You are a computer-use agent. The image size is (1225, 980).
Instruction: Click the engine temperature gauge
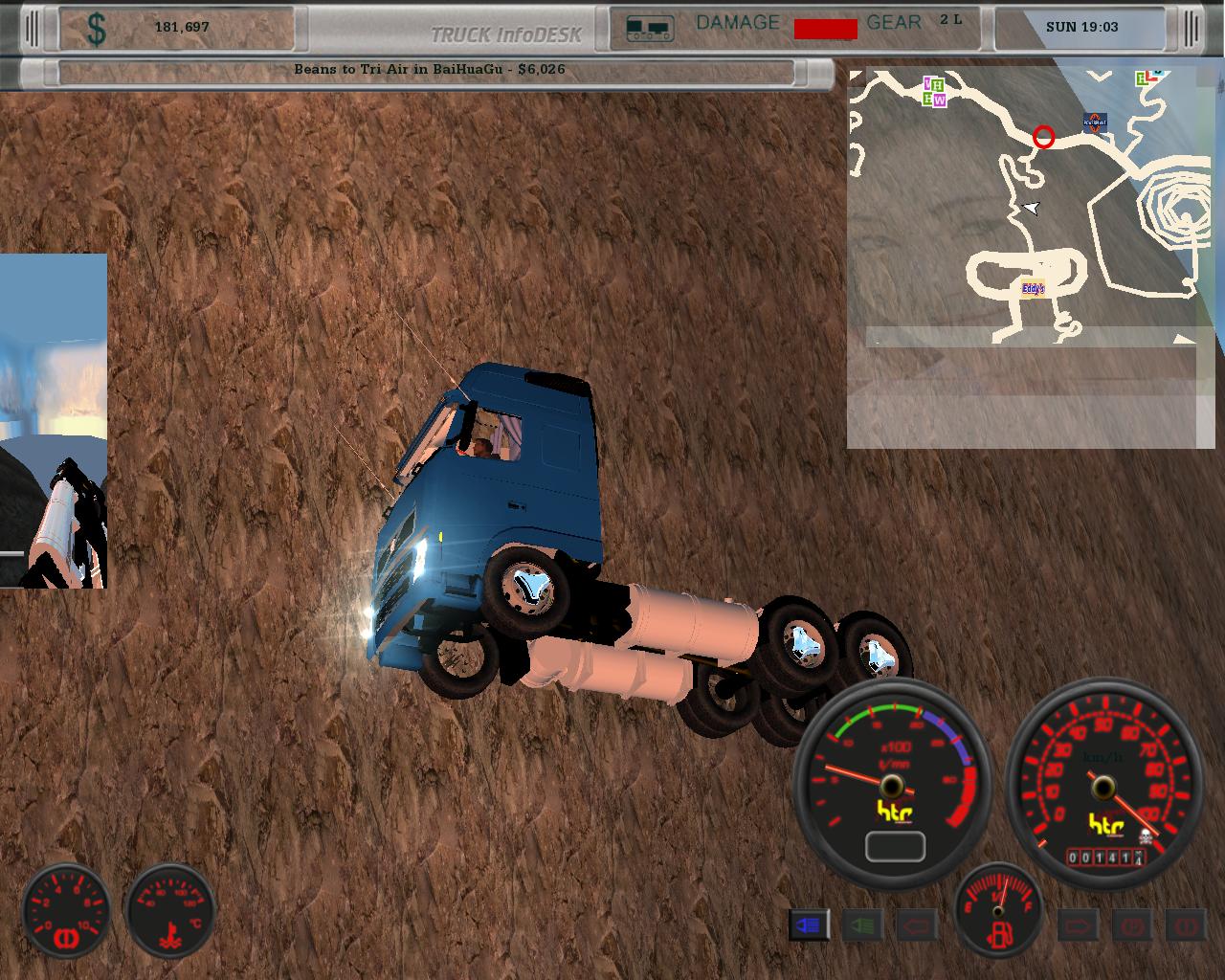[x=172, y=911]
